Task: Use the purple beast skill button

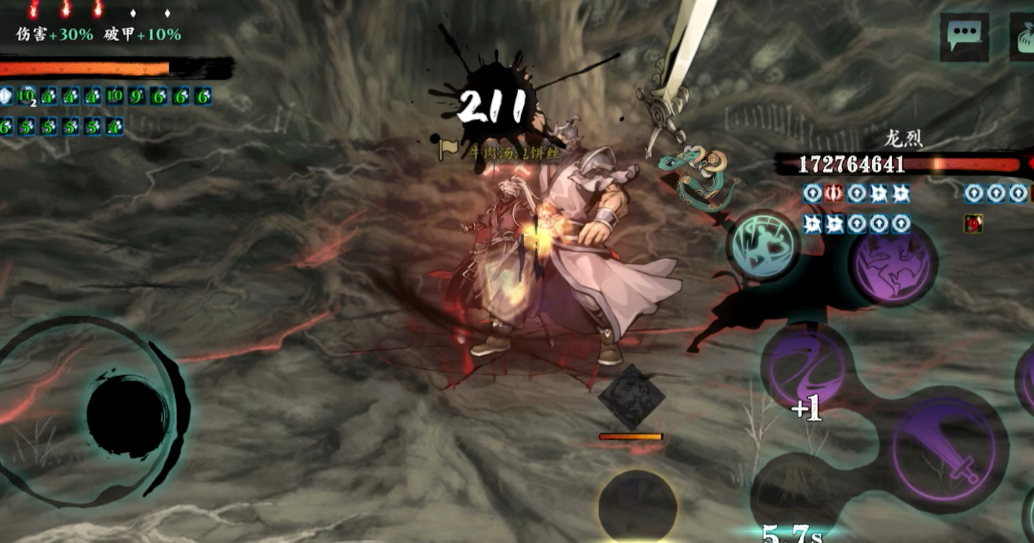Action: [x=892, y=262]
